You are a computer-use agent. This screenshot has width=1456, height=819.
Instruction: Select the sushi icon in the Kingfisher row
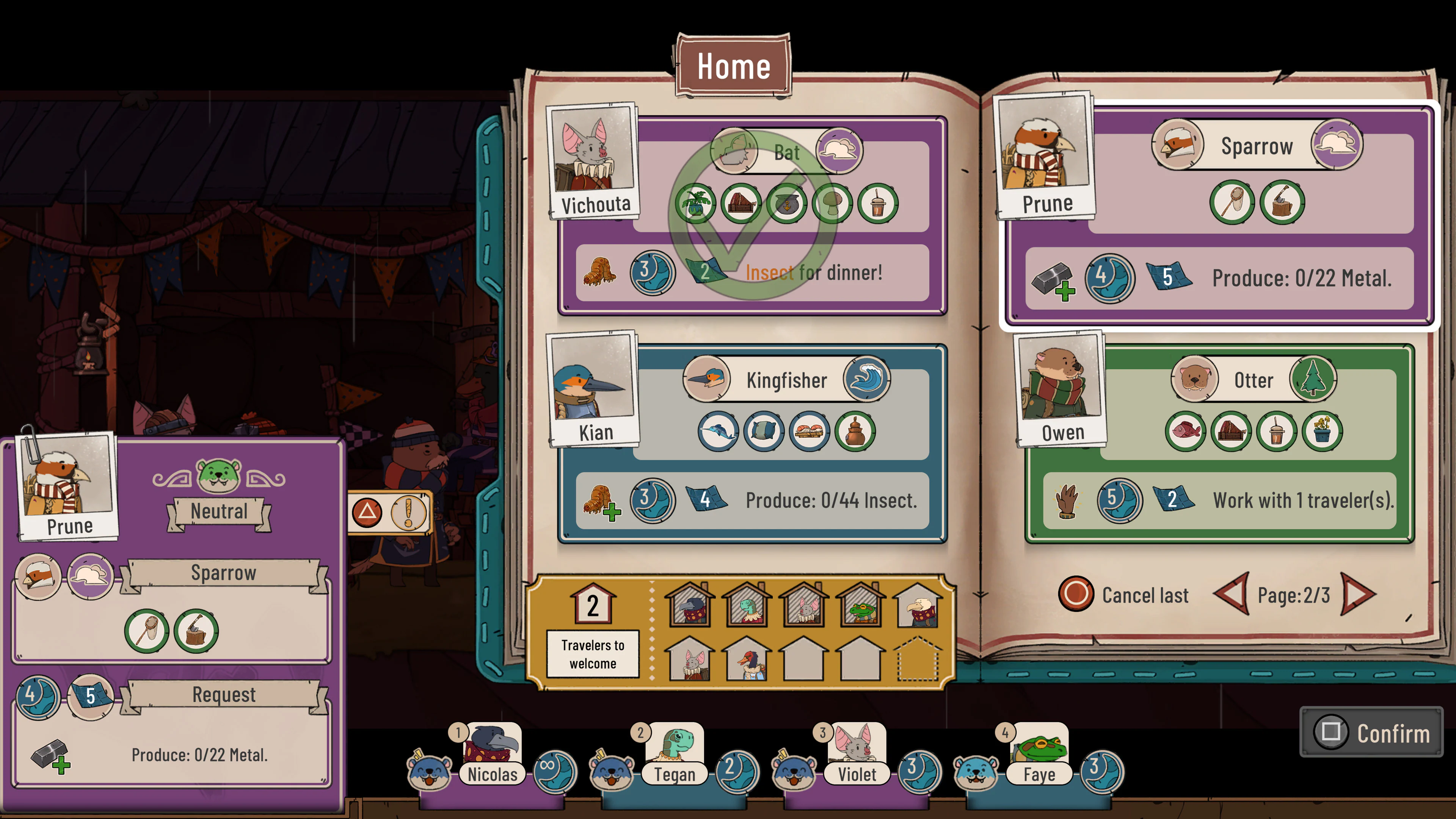pos(810,431)
